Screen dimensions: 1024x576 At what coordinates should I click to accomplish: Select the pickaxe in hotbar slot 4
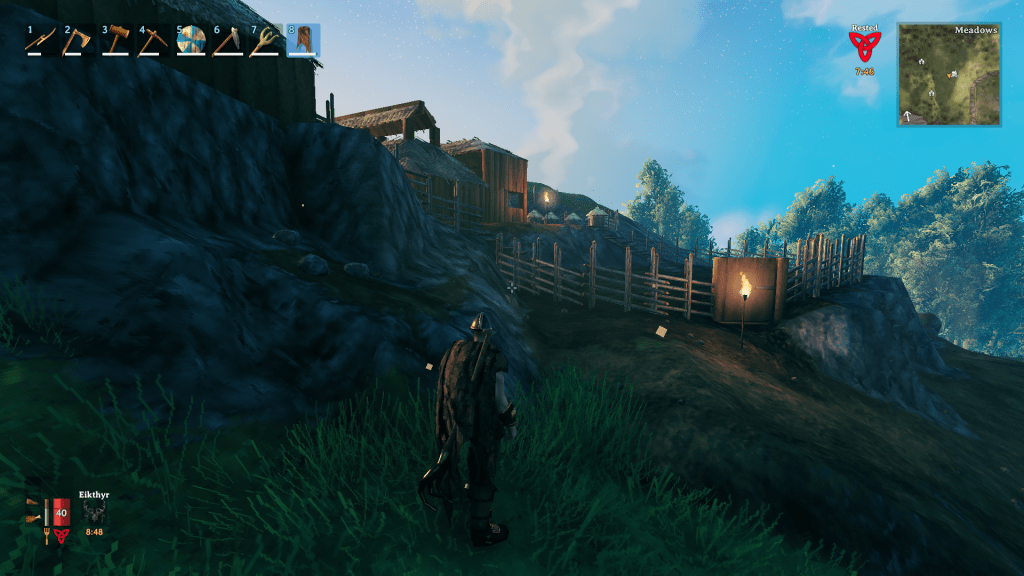tap(155, 40)
